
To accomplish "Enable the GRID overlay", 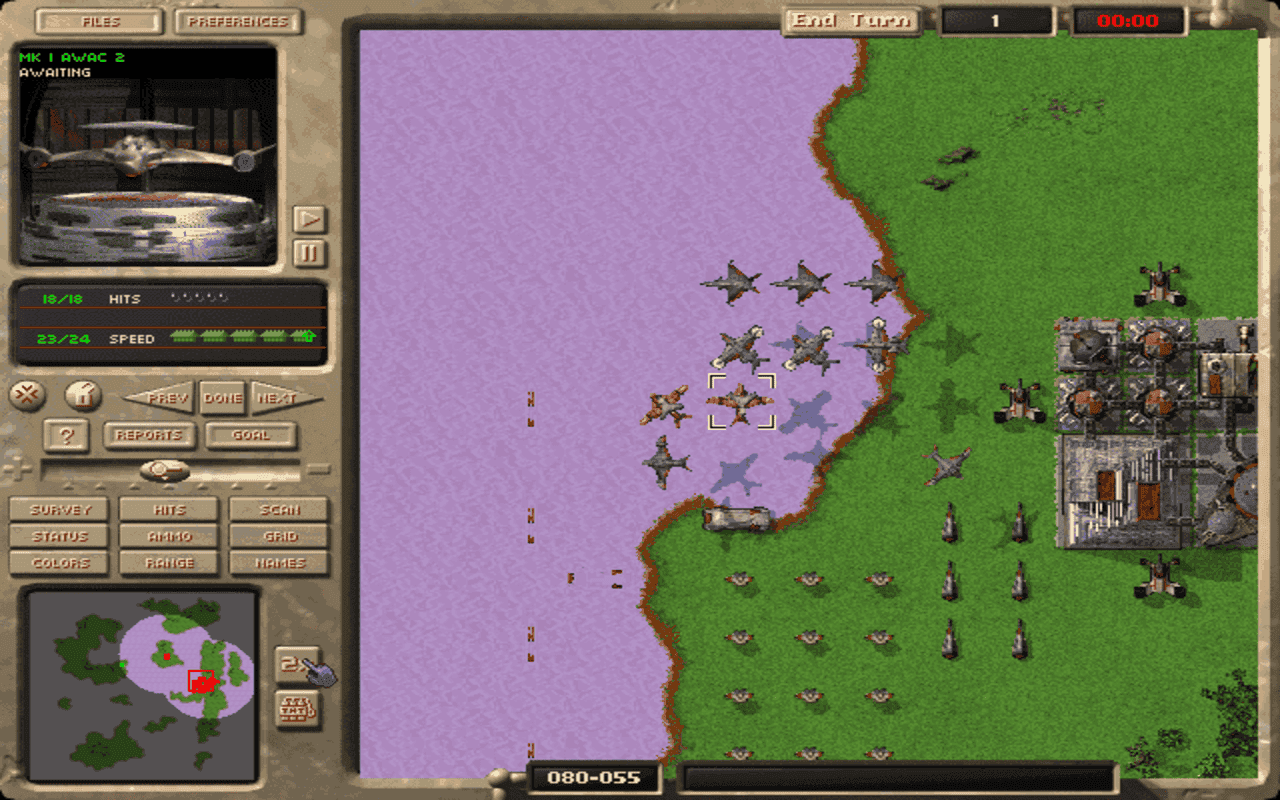I will [x=278, y=536].
